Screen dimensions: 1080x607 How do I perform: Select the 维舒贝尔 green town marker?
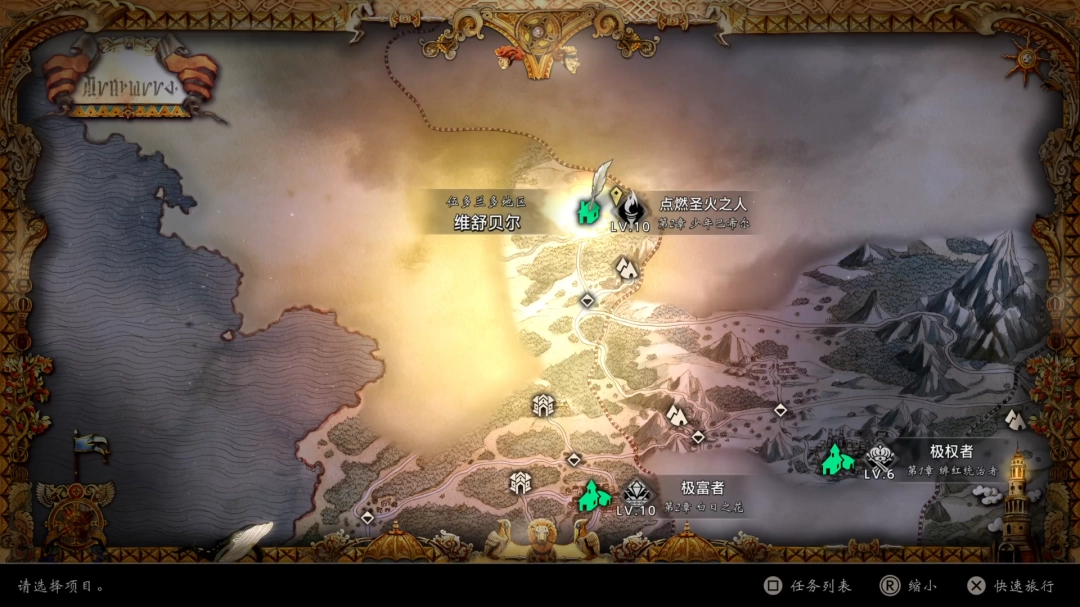click(587, 211)
